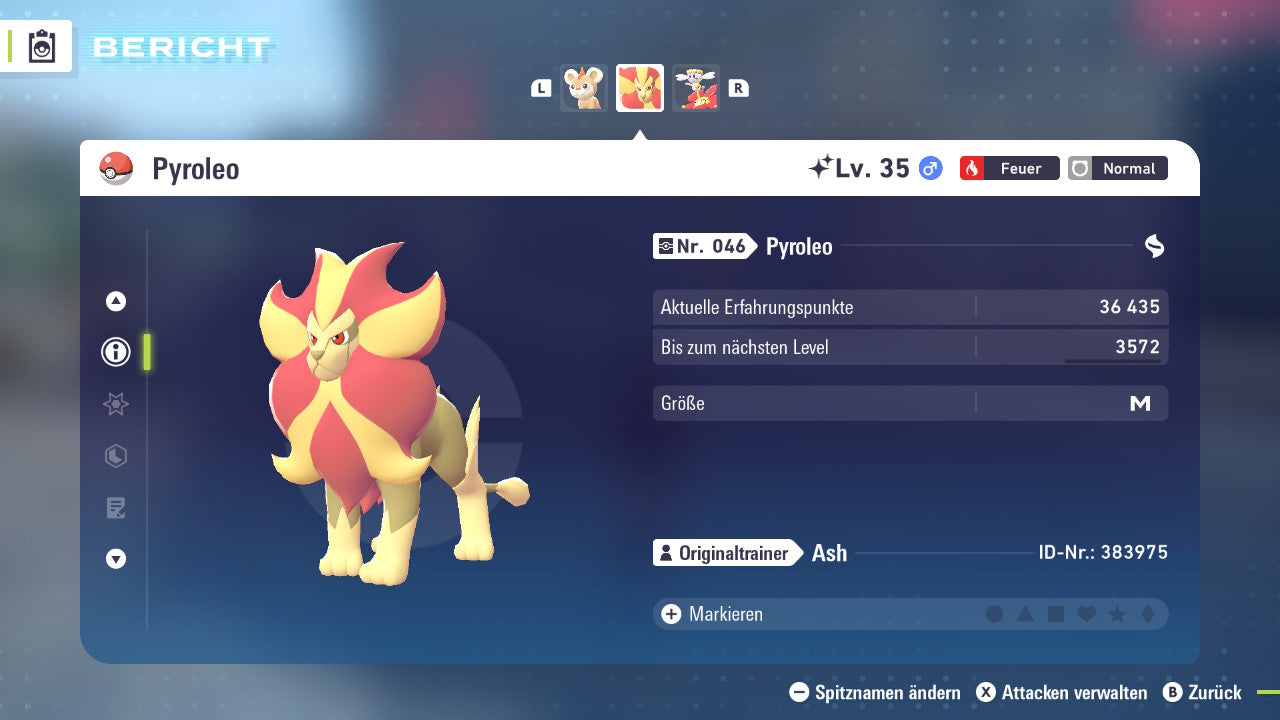
Task: Toggle the star marking for Pyroleo
Action: [x=1116, y=614]
